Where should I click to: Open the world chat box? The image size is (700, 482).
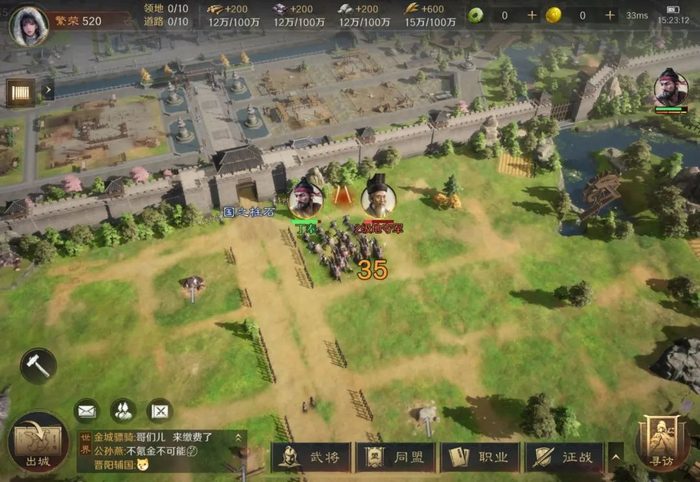(160, 452)
